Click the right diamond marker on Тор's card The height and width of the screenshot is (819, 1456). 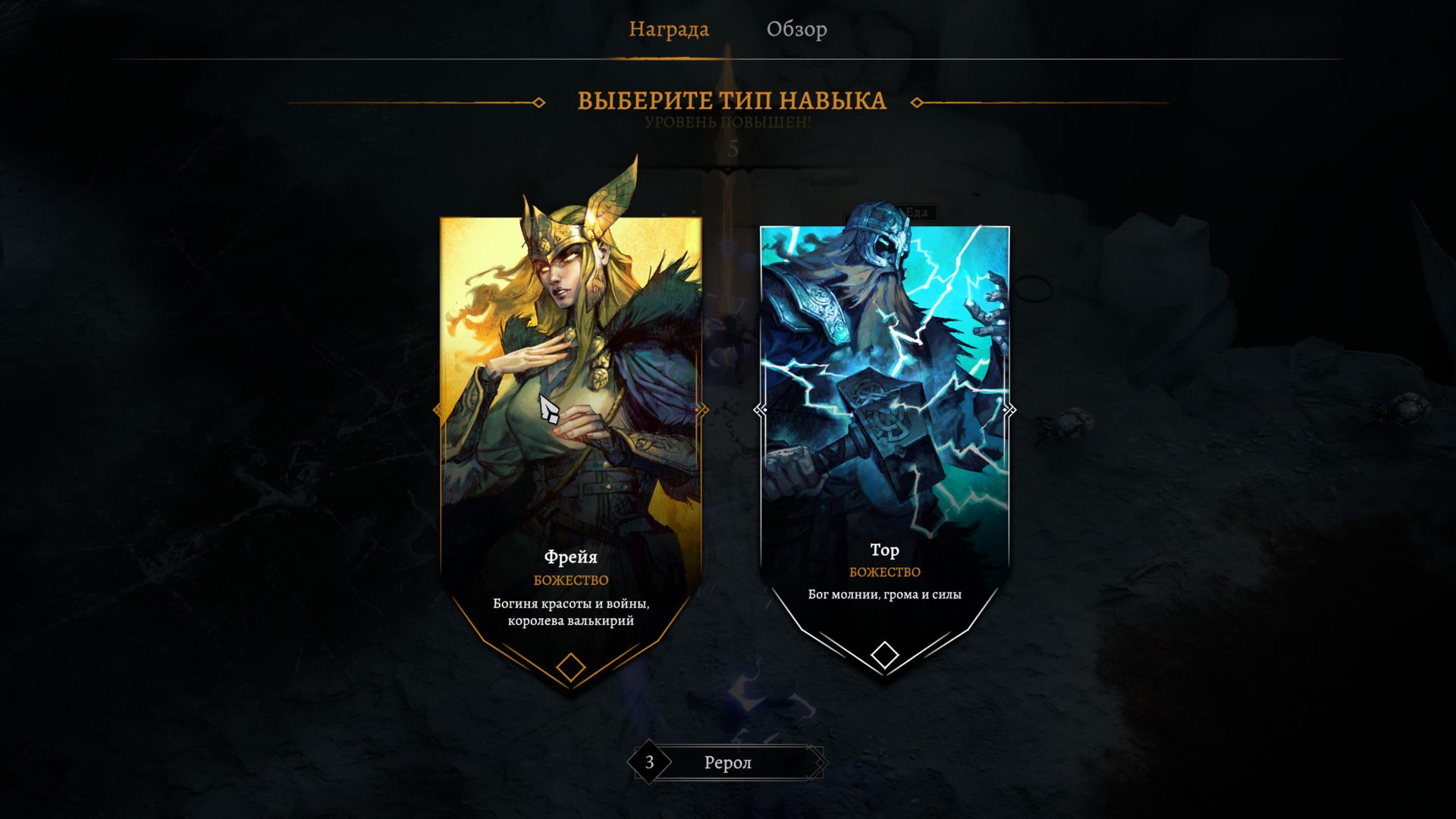tap(1009, 409)
